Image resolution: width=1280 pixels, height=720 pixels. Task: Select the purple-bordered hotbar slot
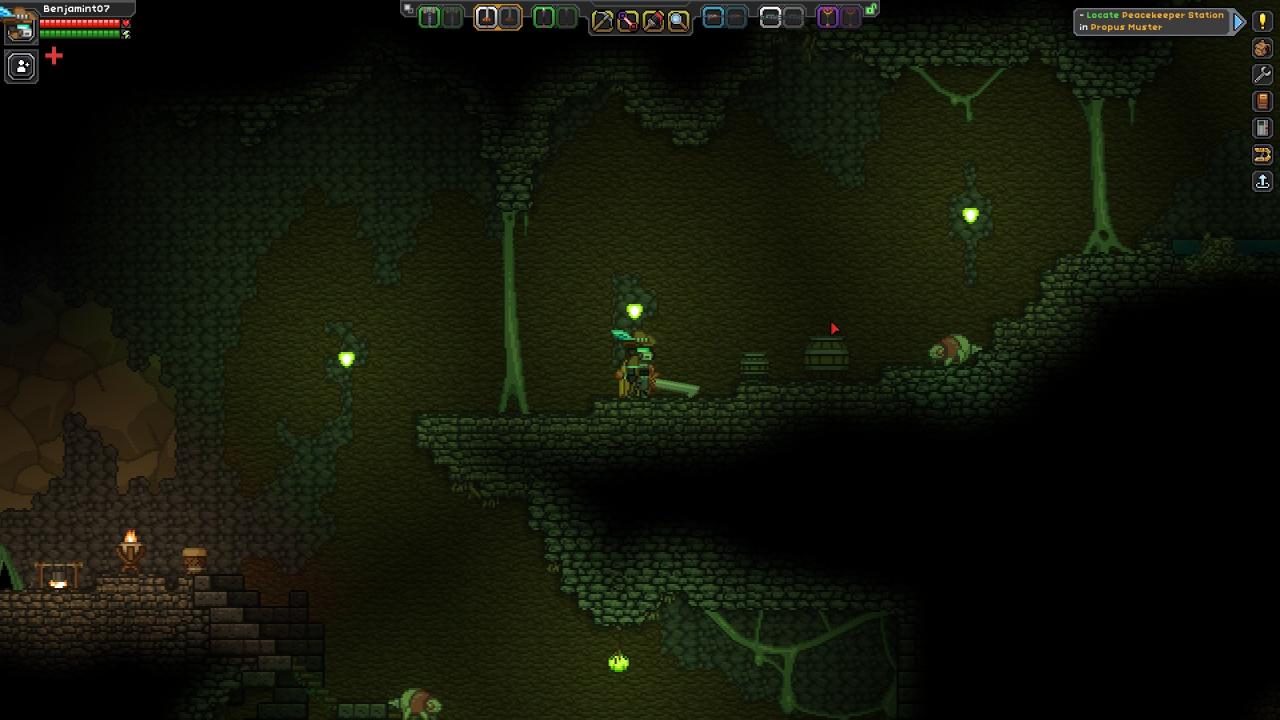click(828, 17)
